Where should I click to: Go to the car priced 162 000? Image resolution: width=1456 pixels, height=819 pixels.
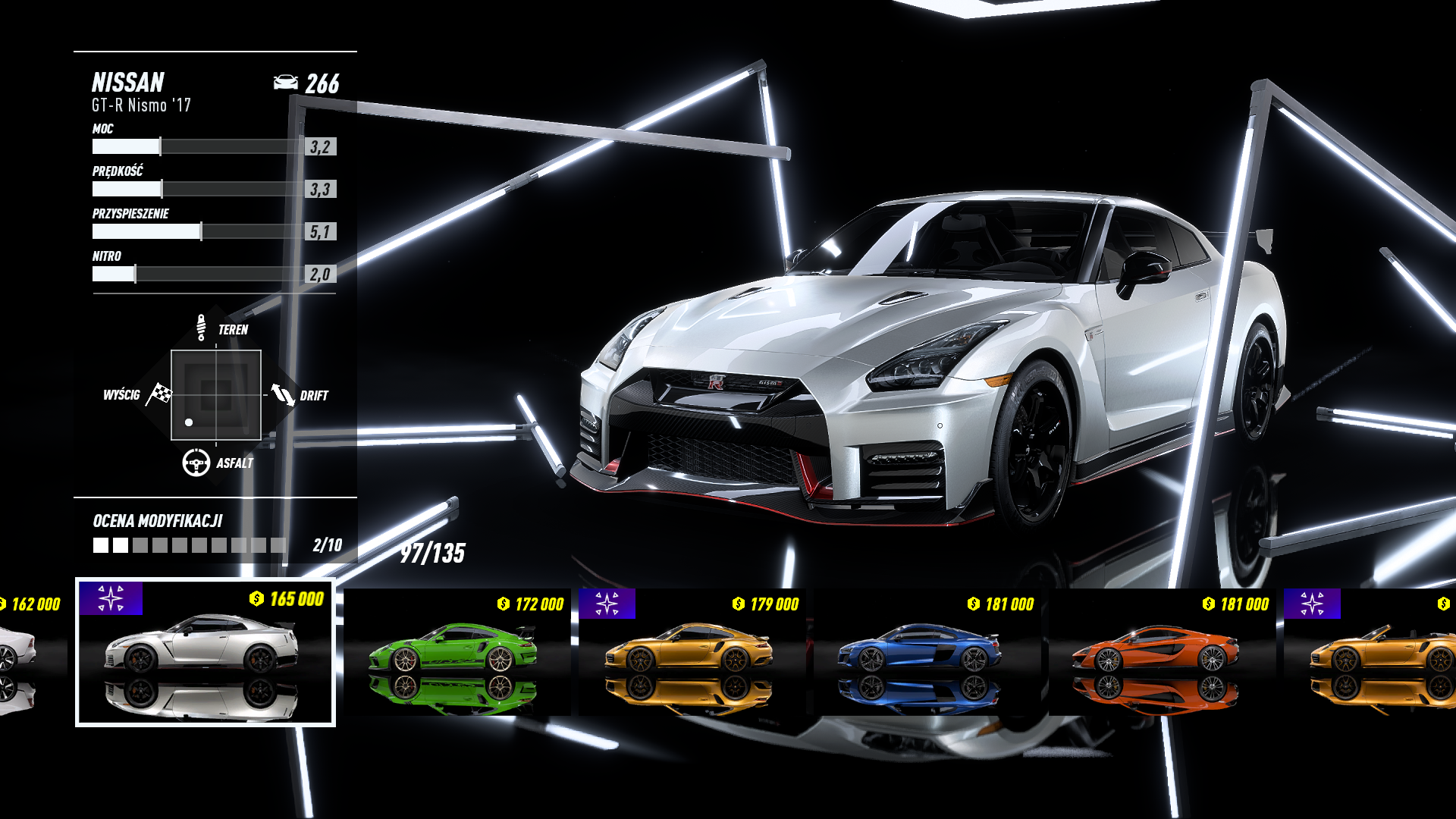tap(30, 652)
